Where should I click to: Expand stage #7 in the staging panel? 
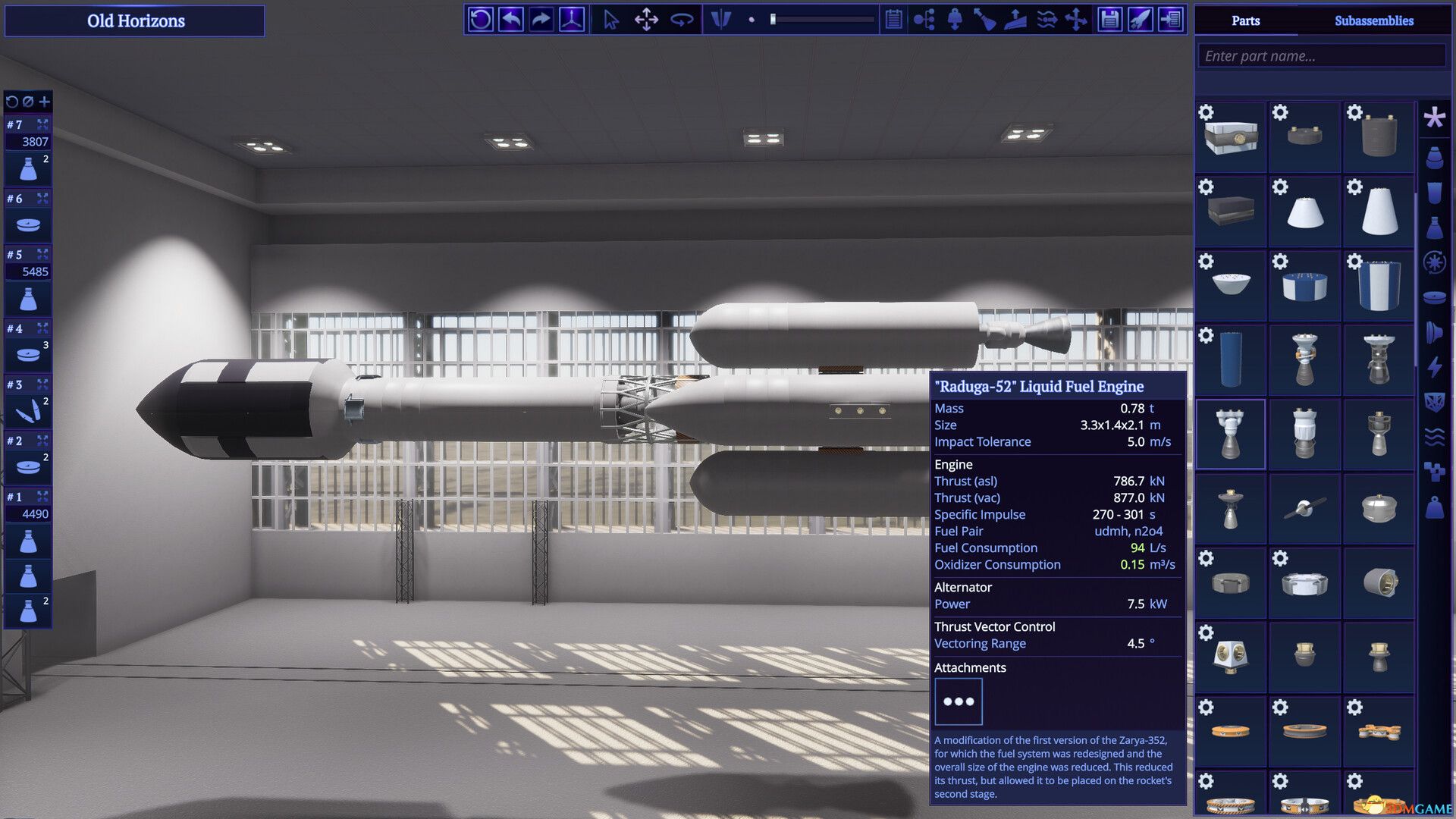click(43, 124)
